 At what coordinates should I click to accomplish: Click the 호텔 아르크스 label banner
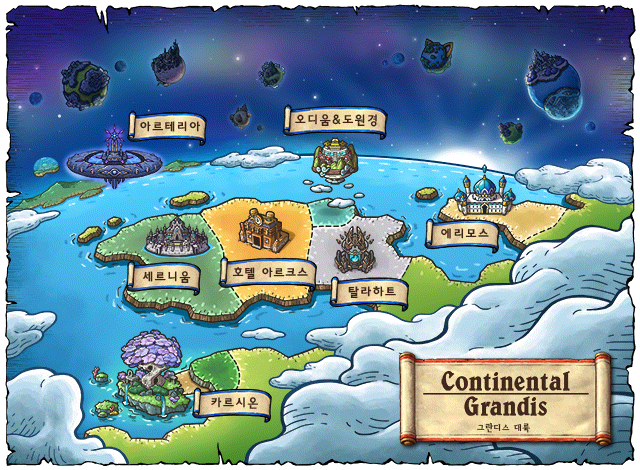pyautogui.click(x=269, y=271)
